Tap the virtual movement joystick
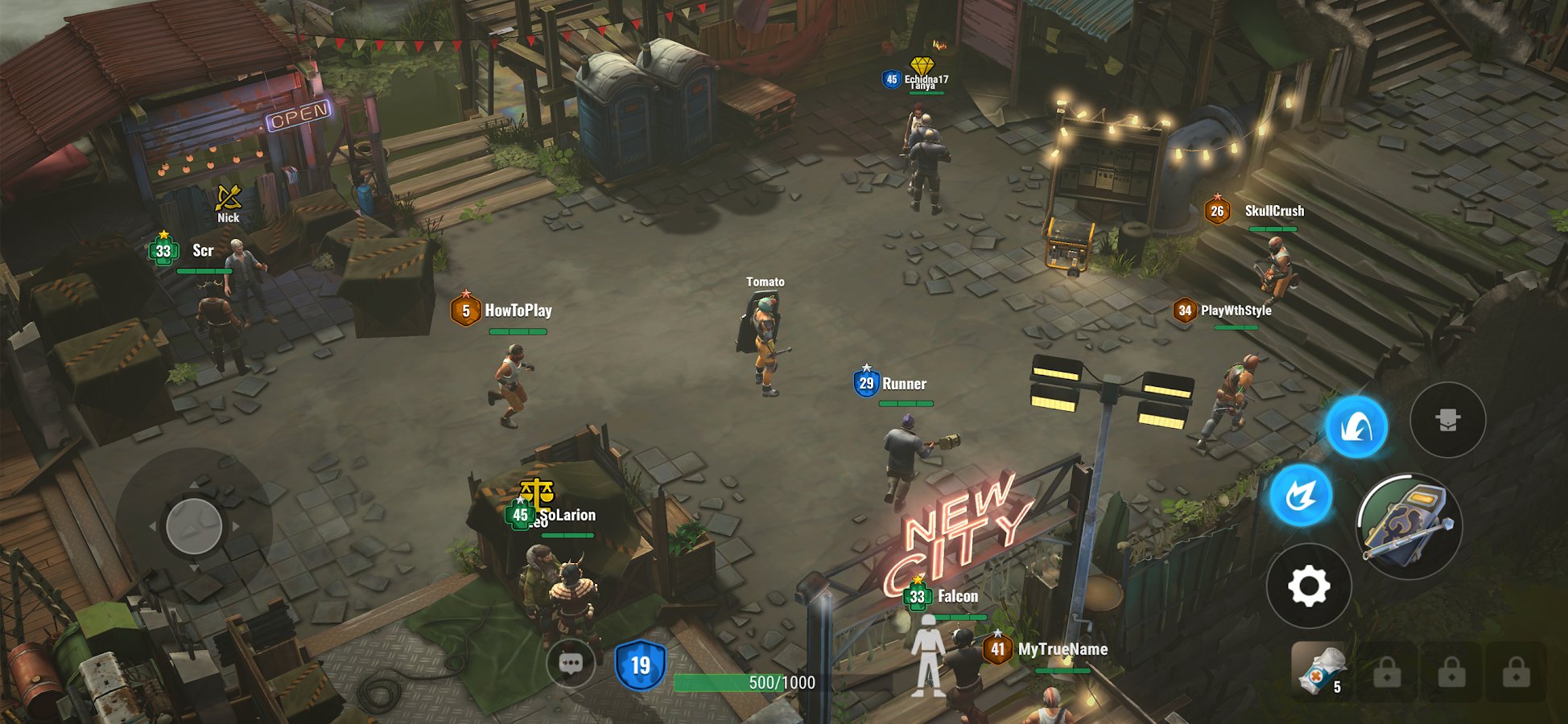The width and height of the screenshot is (1568, 724). (x=194, y=526)
